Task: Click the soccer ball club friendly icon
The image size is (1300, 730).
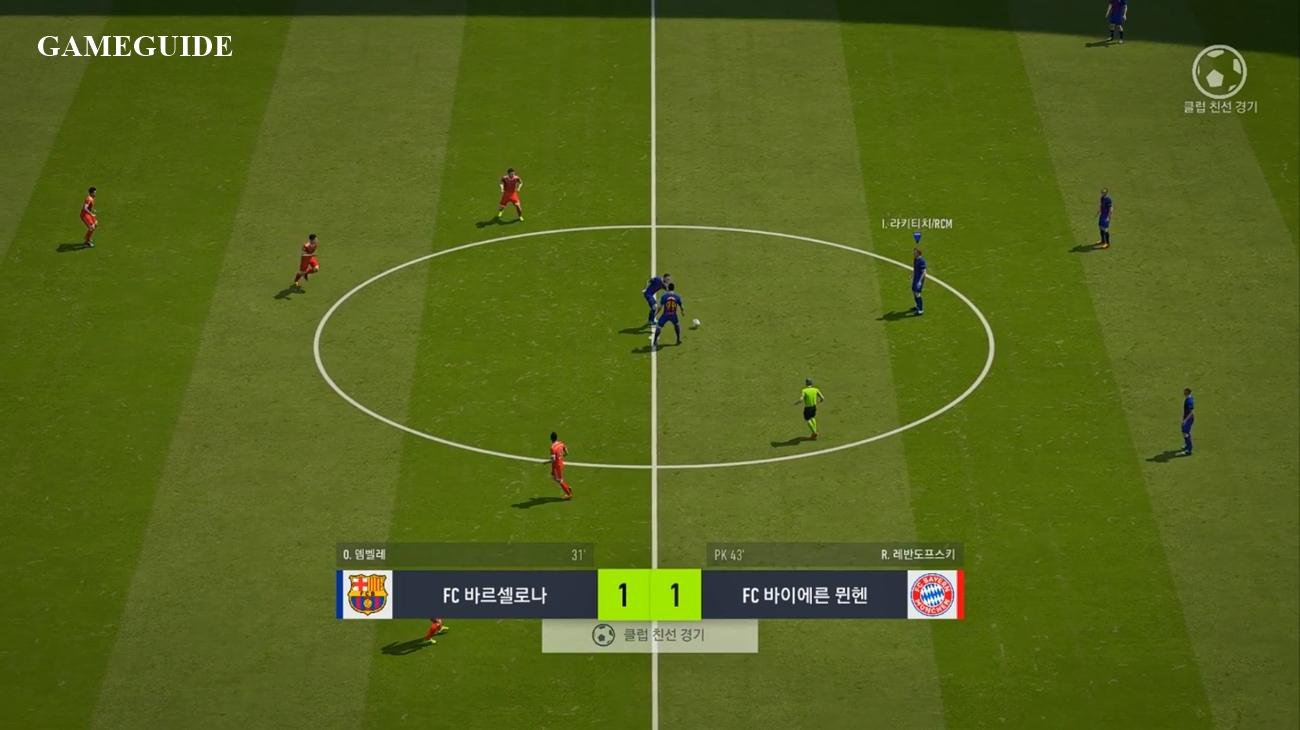Action: pos(1219,72)
